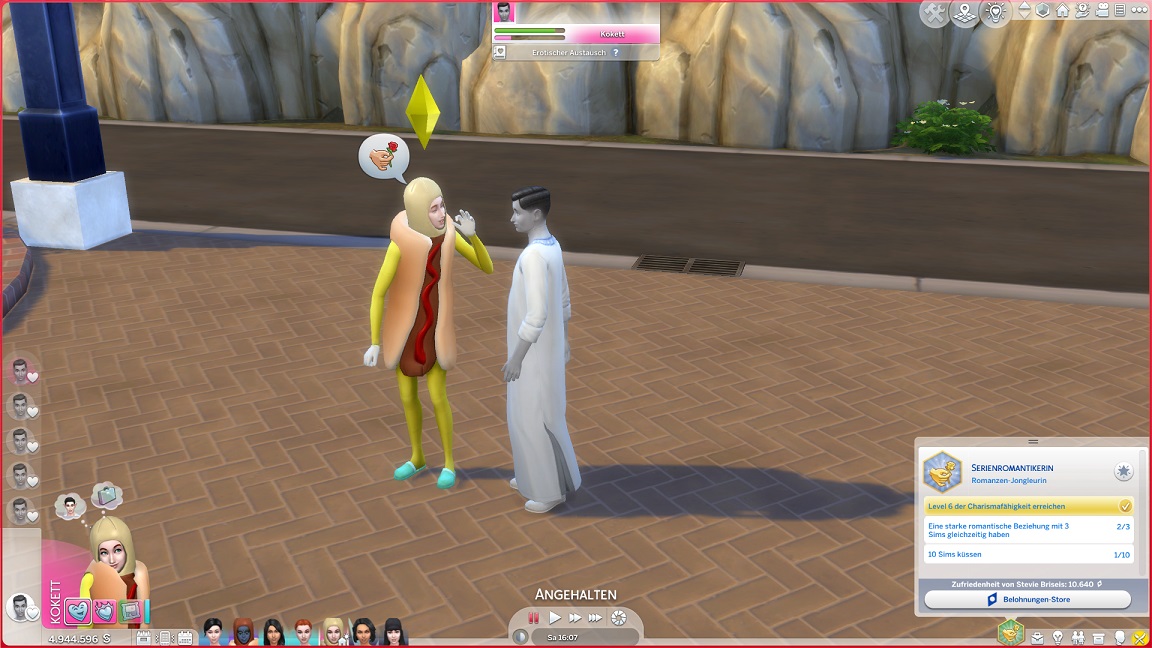Change aspiration using the star button
The image size is (1152, 648).
point(1124,471)
